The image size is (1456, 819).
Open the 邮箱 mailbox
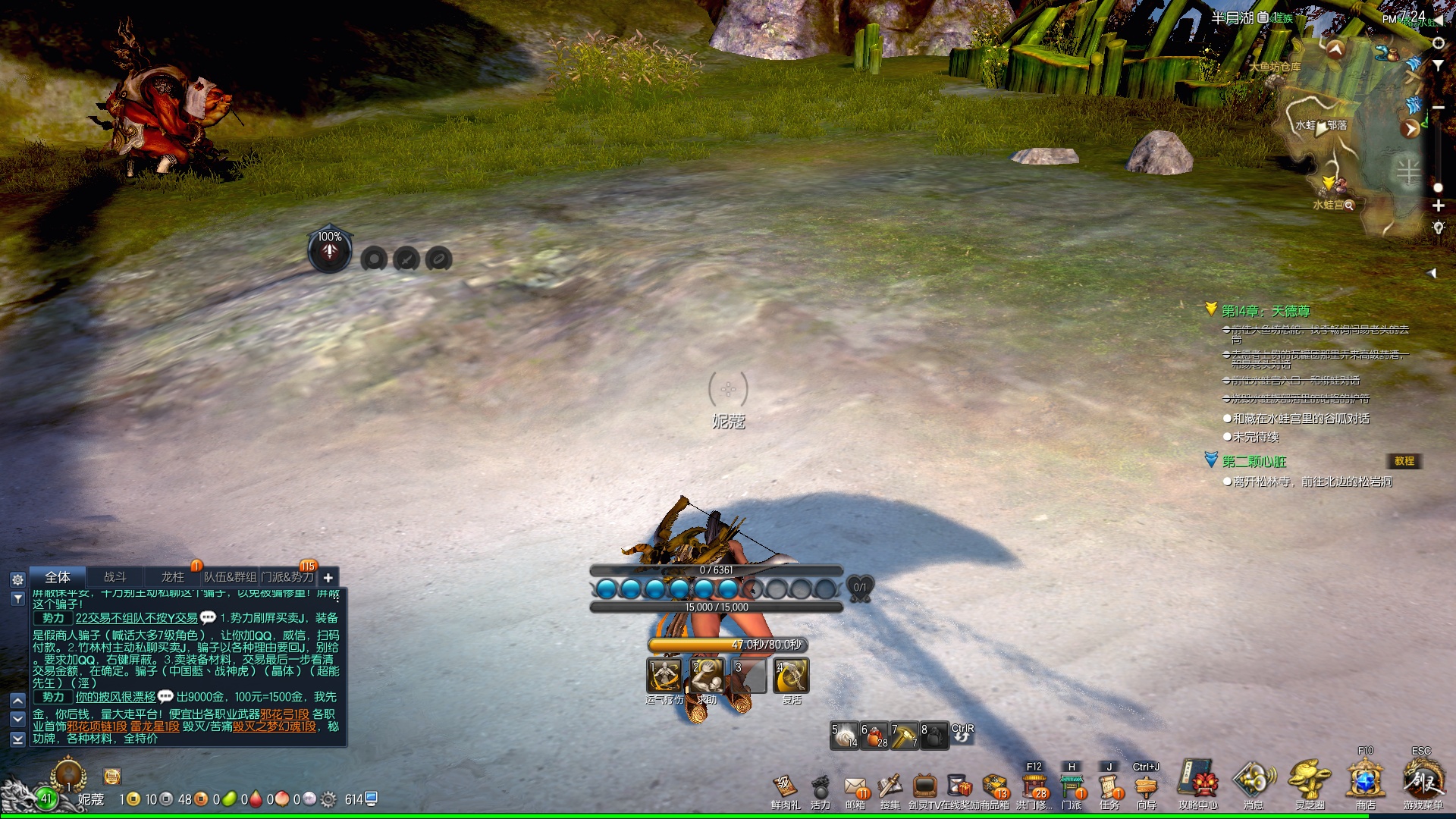point(855,789)
